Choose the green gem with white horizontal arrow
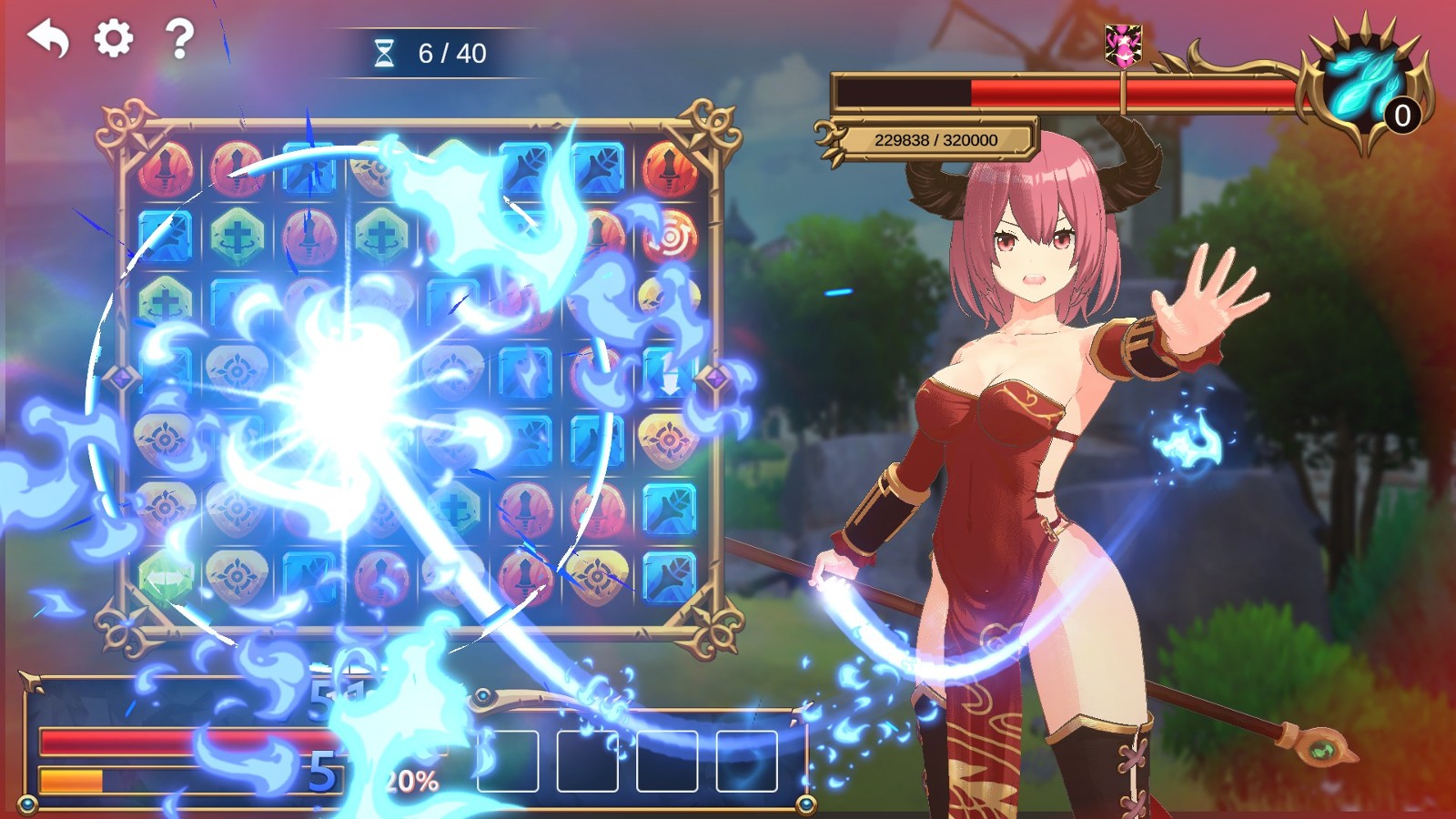 pyautogui.click(x=166, y=578)
